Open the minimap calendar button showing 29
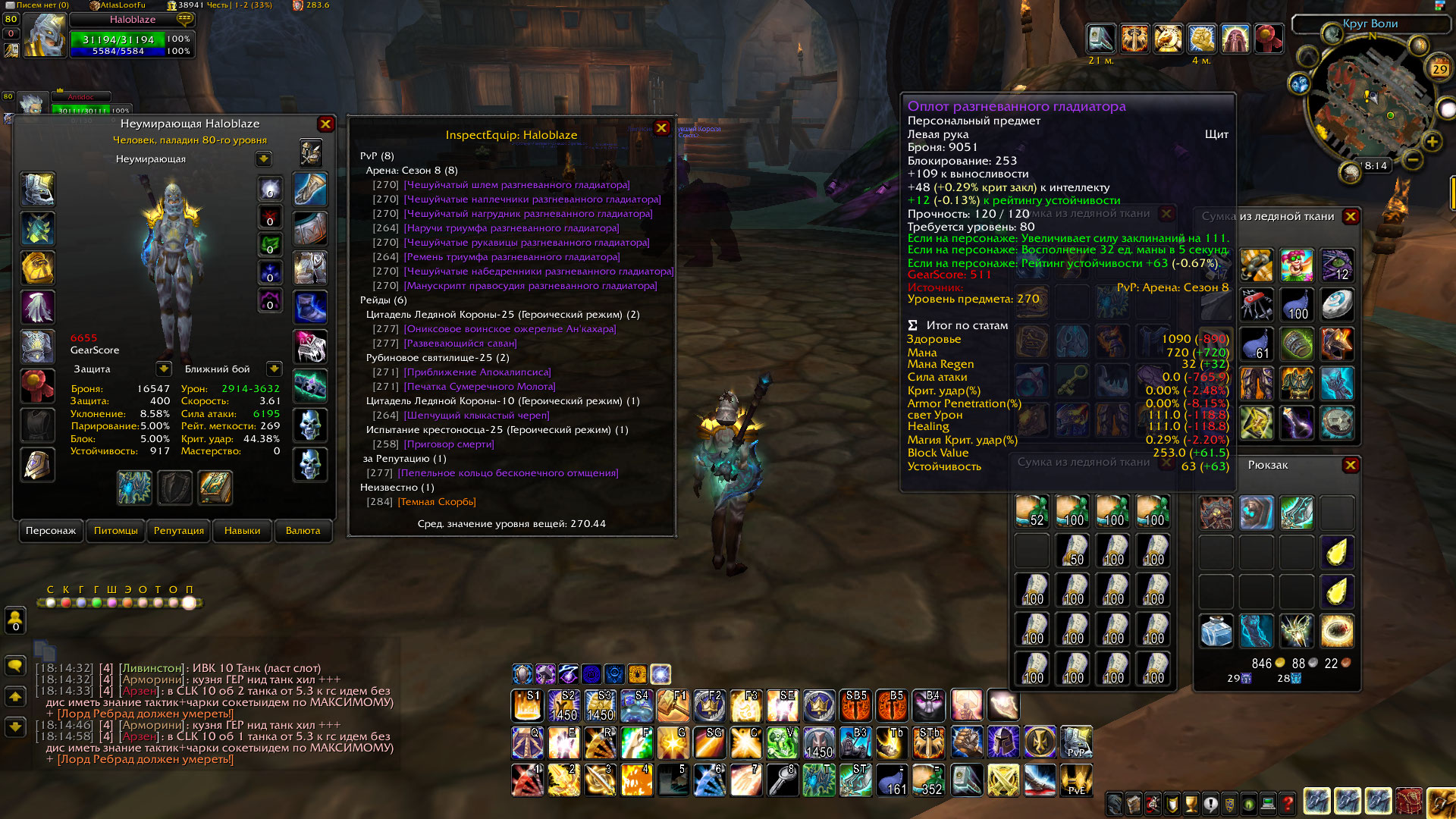The image size is (1456, 819). click(1439, 69)
